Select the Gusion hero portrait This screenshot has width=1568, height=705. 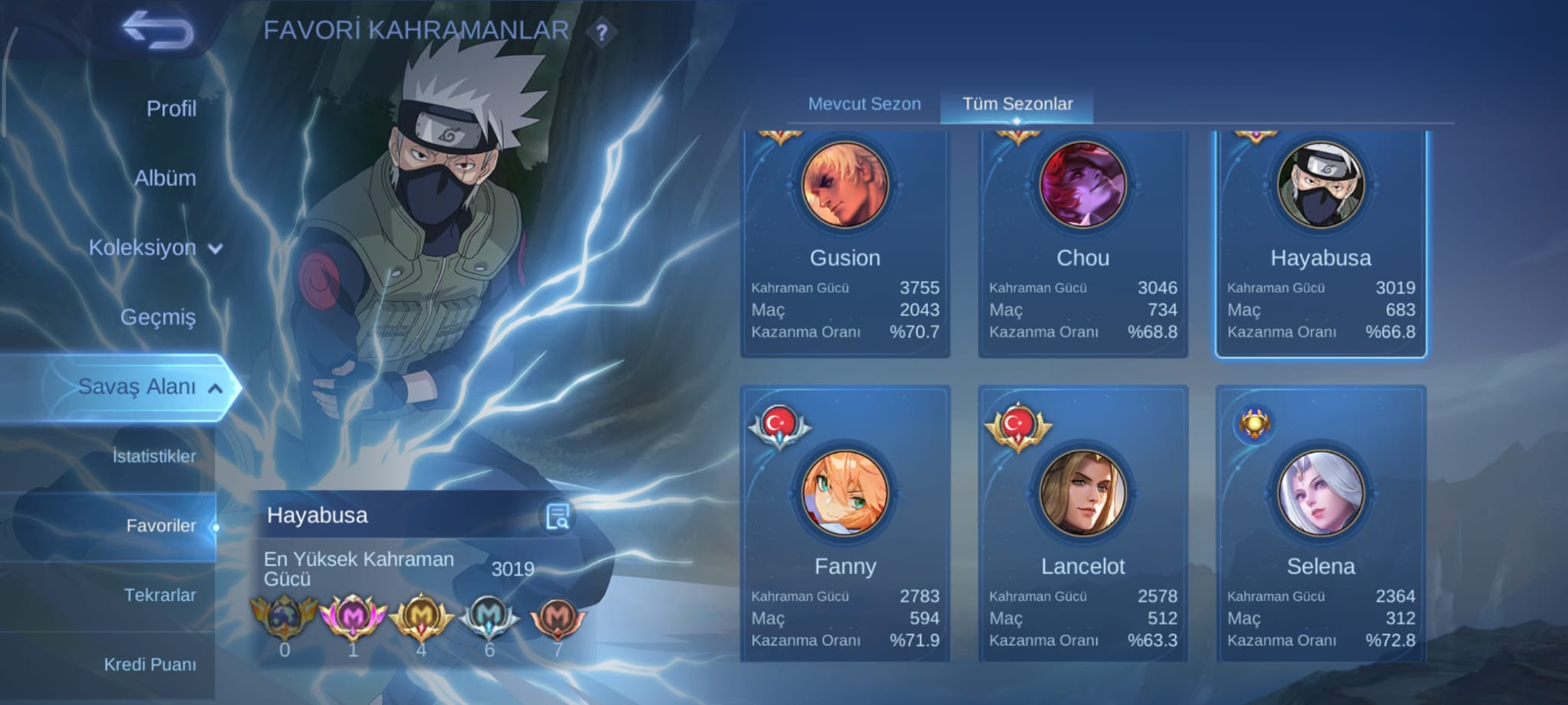pos(845,186)
